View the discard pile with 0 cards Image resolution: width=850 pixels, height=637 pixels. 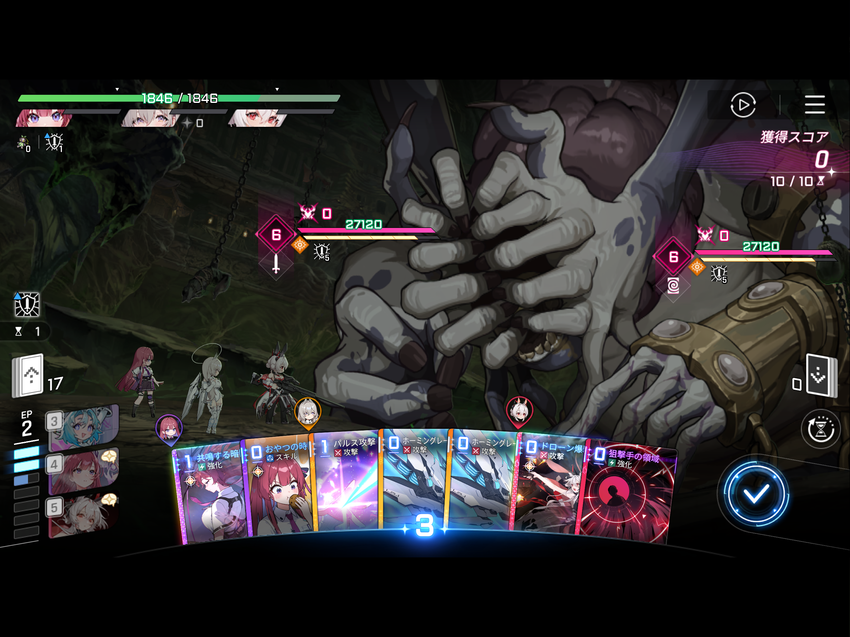click(820, 376)
